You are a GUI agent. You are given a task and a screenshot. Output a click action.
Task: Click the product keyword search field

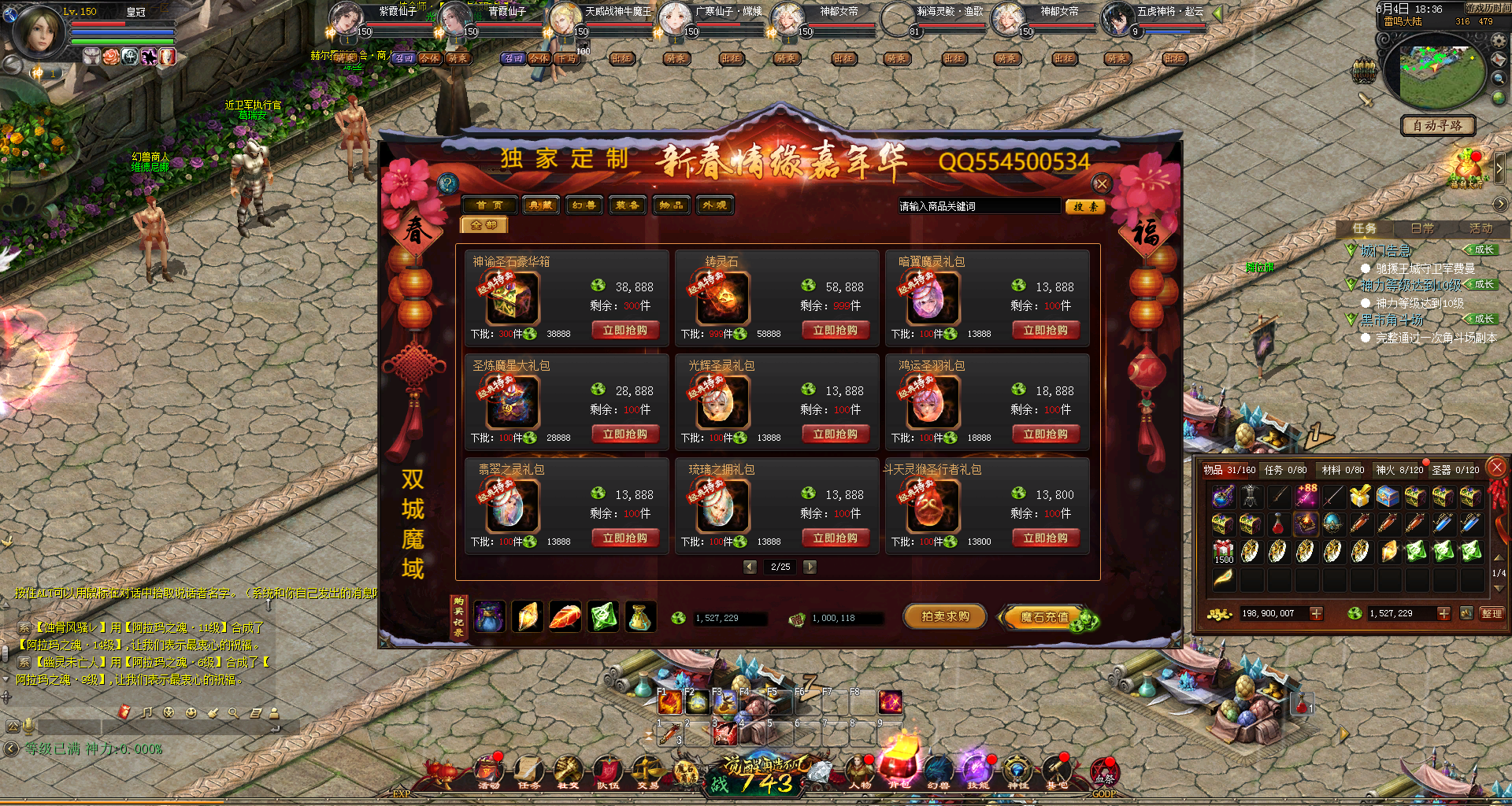[x=978, y=206]
